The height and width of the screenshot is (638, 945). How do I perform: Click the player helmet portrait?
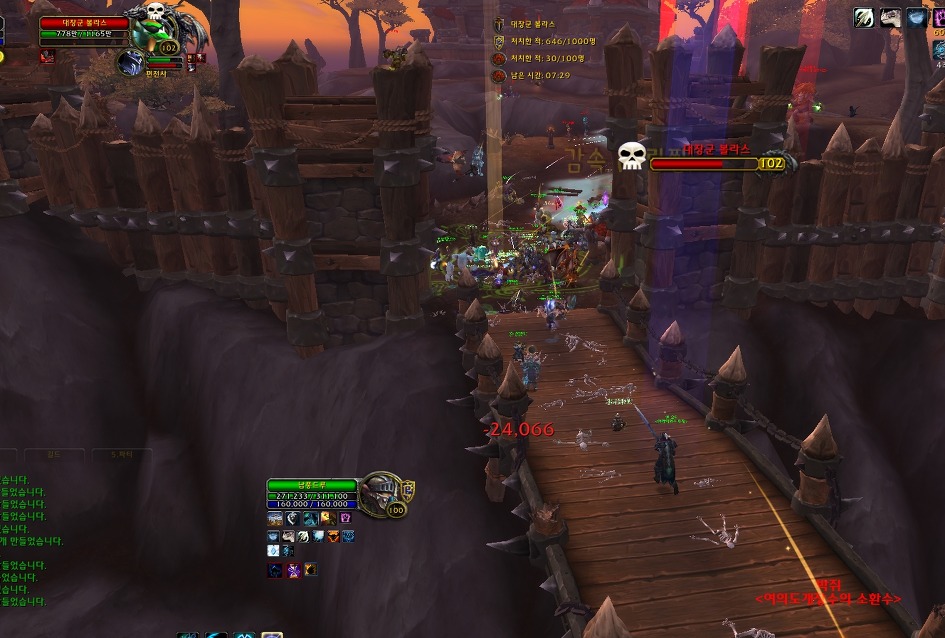(381, 493)
